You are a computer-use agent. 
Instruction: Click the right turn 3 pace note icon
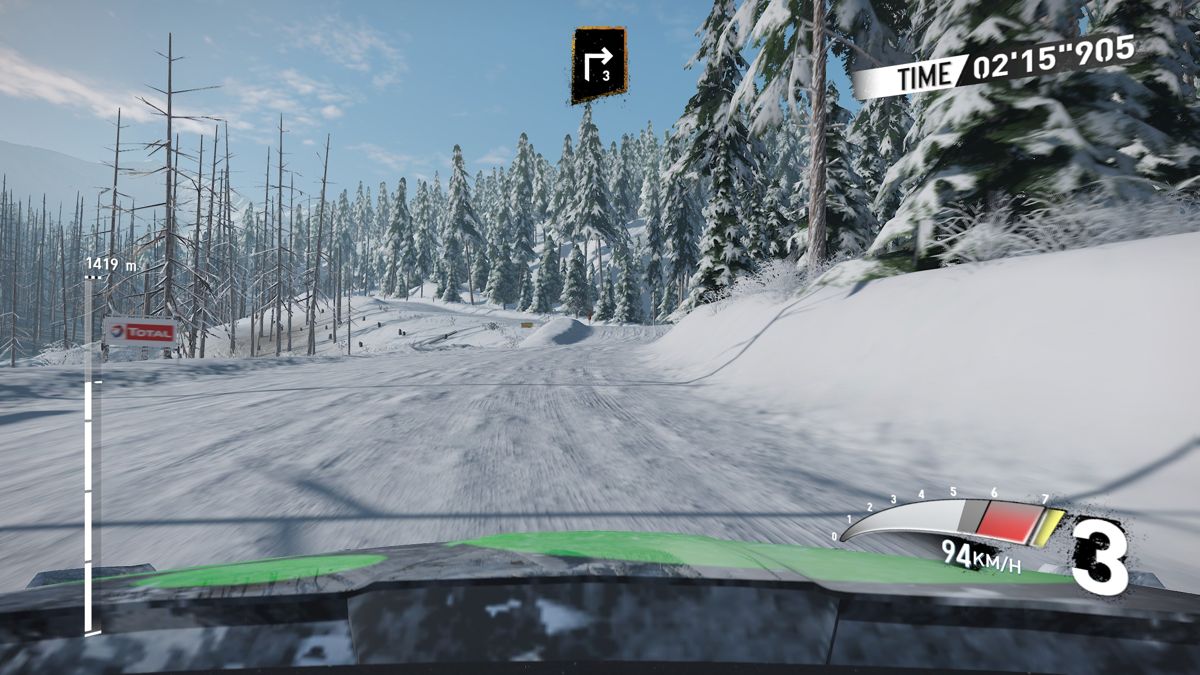[598, 65]
